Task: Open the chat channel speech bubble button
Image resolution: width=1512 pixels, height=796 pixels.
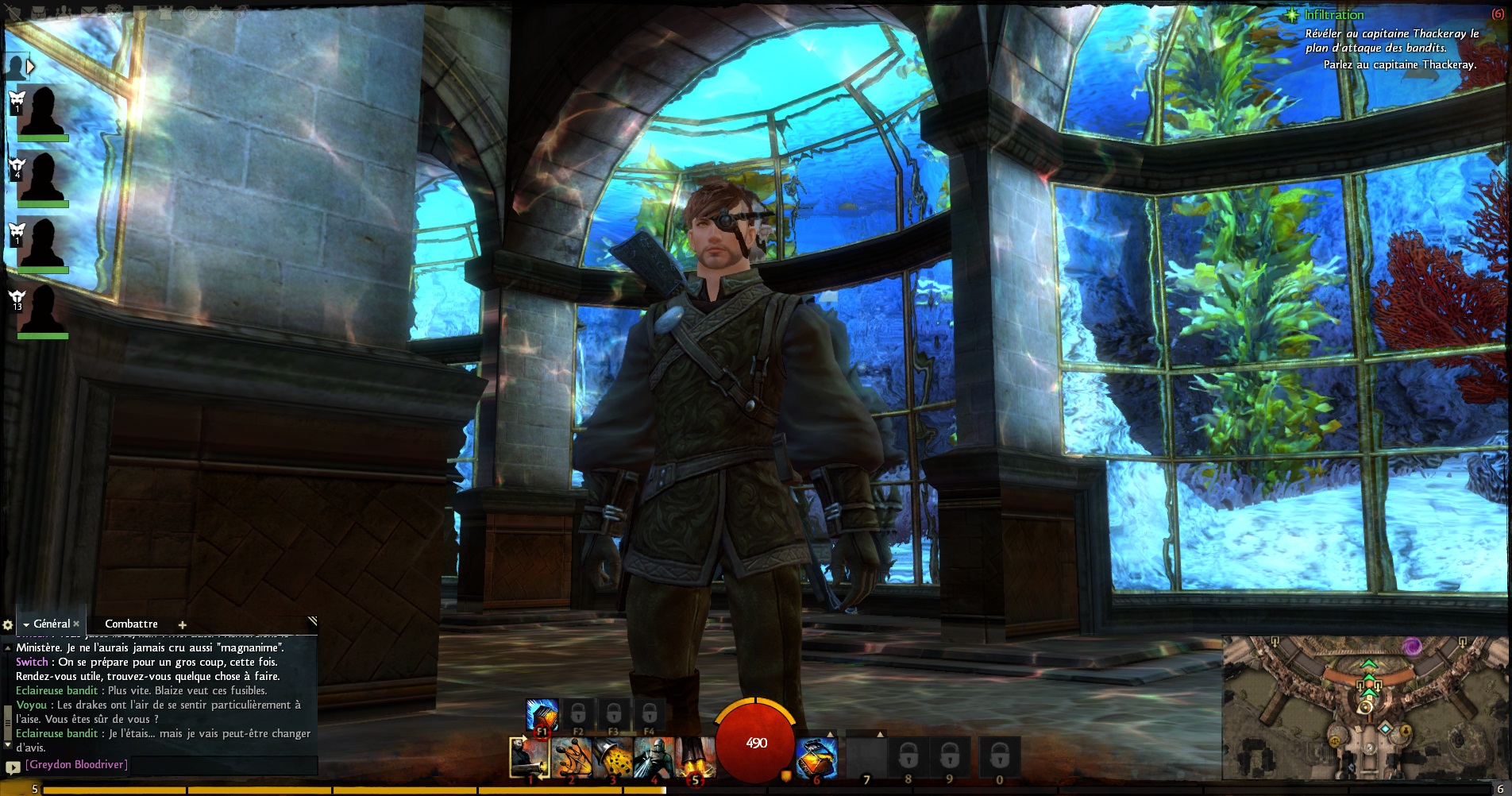Action: tap(12, 767)
